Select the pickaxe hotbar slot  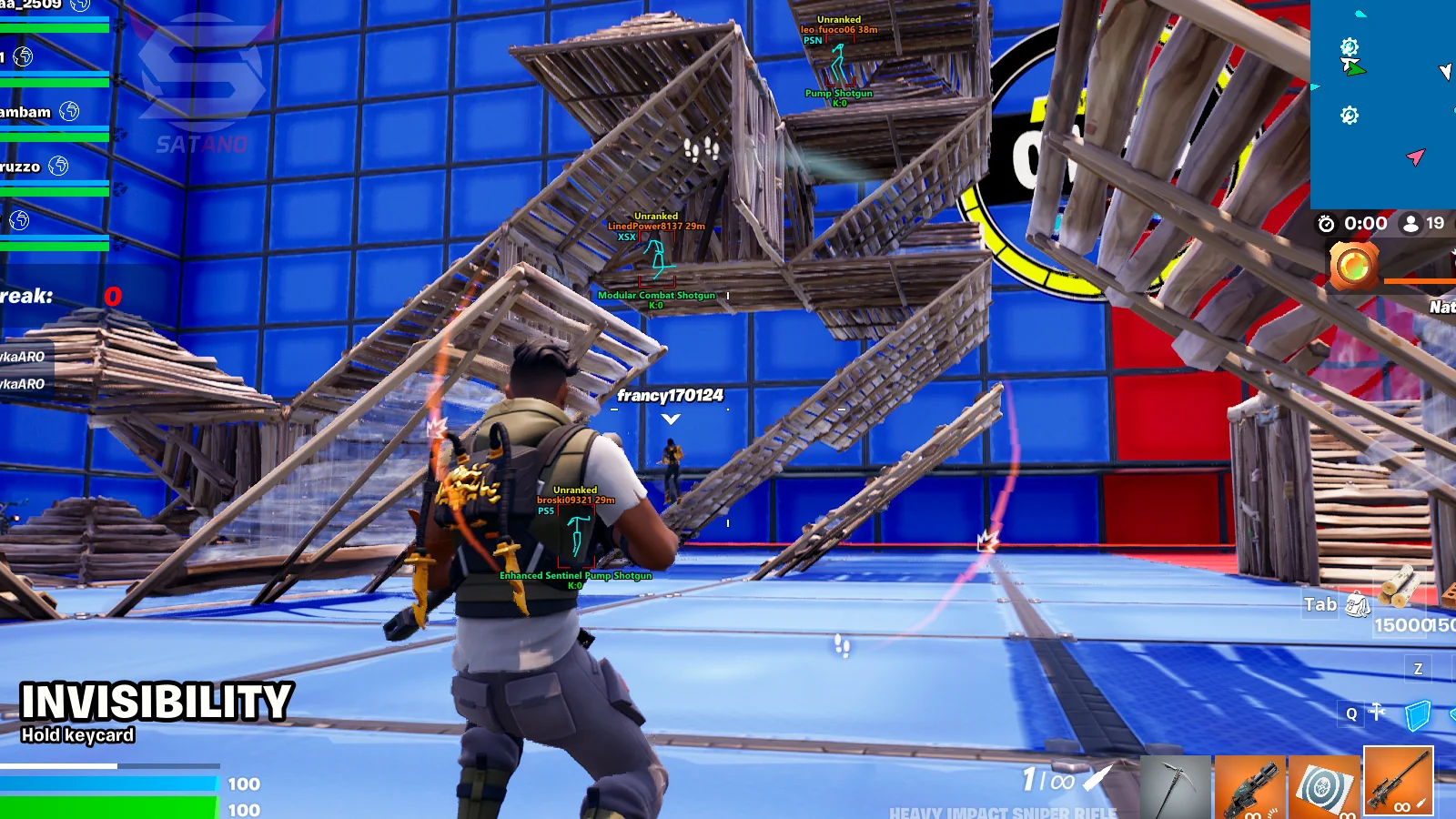pyautogui.click(x=1175, y=786)
